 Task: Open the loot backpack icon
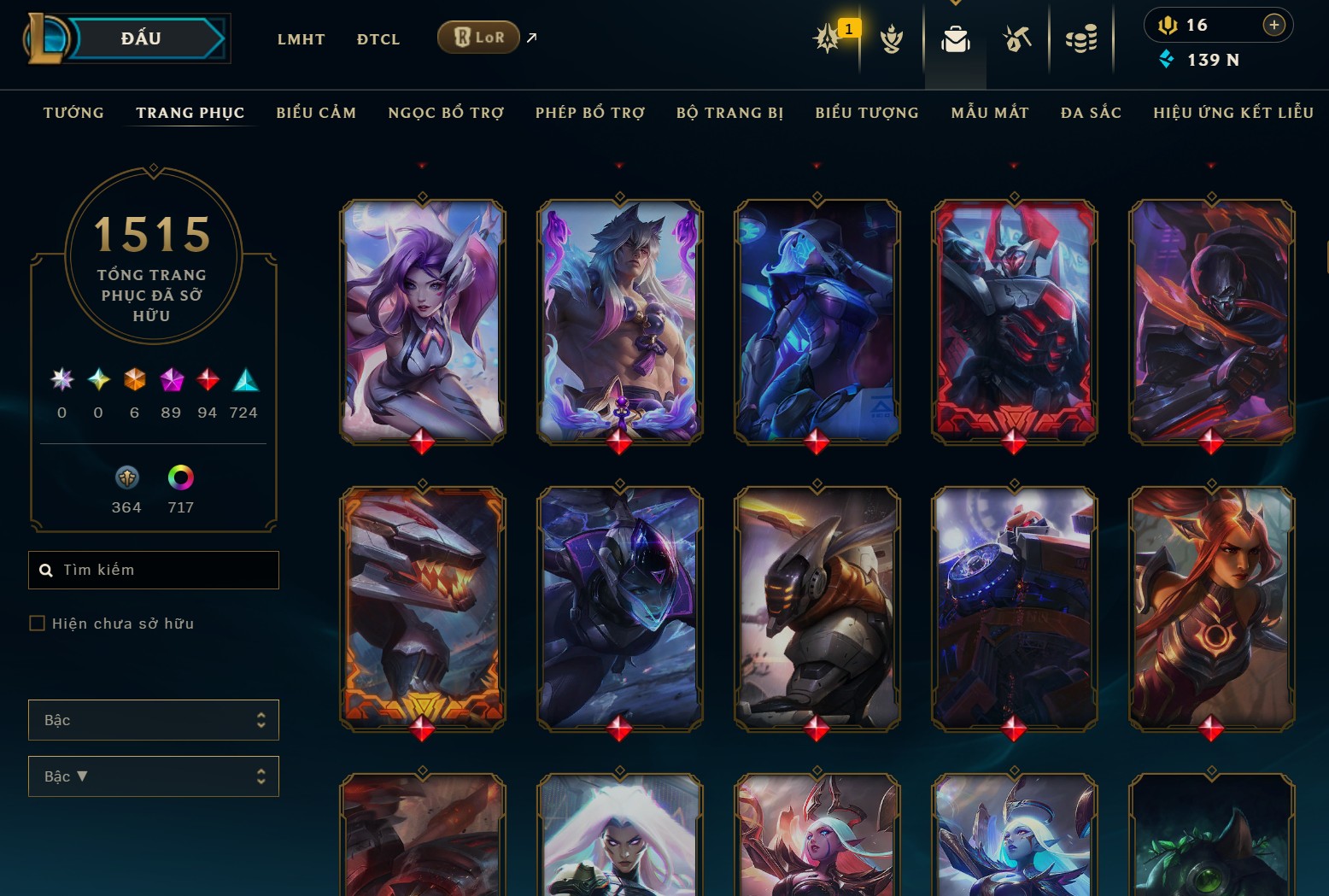pyautogui.click(x=956, y=38)
